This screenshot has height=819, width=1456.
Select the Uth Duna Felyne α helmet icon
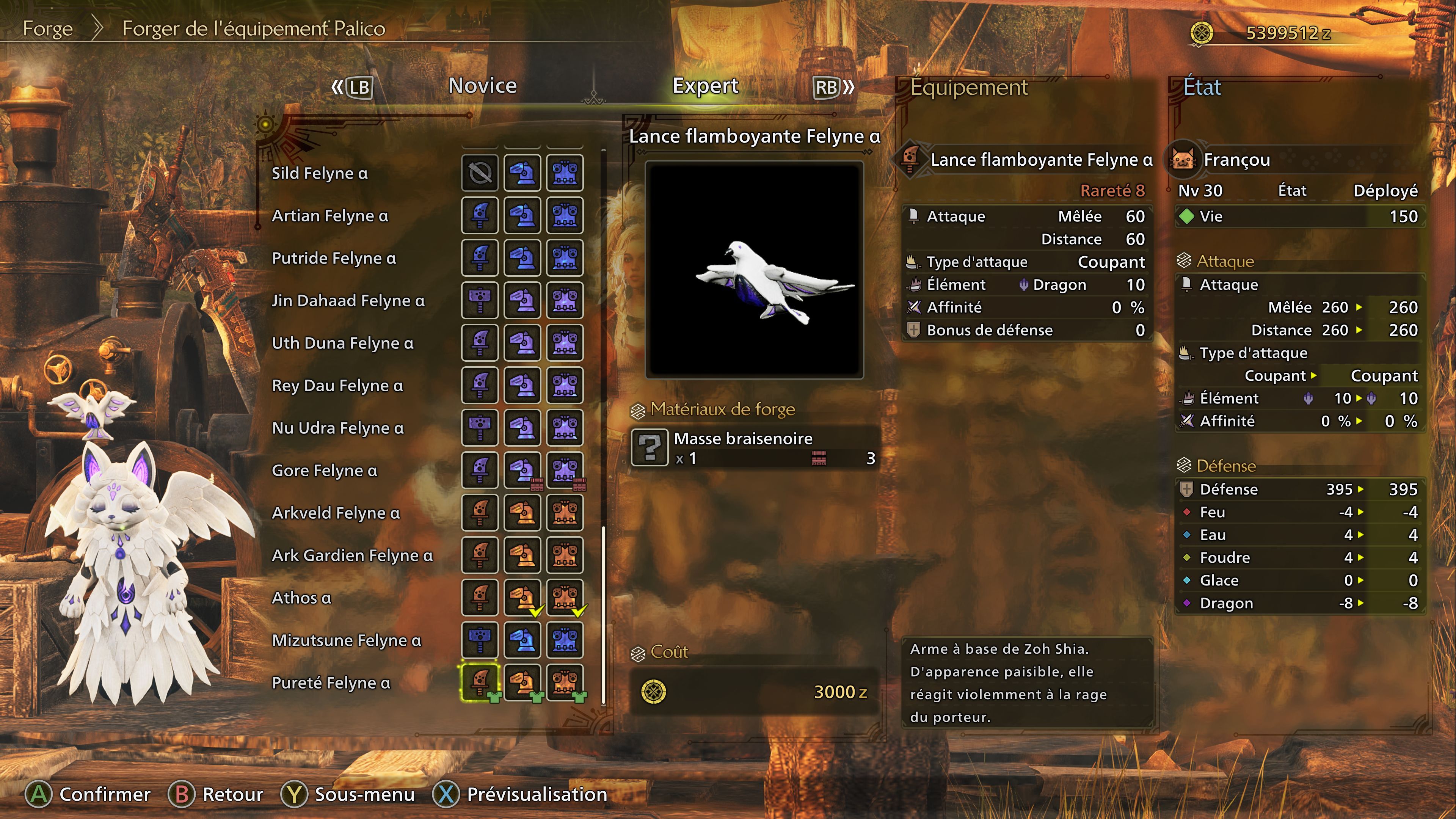[522, 342]
